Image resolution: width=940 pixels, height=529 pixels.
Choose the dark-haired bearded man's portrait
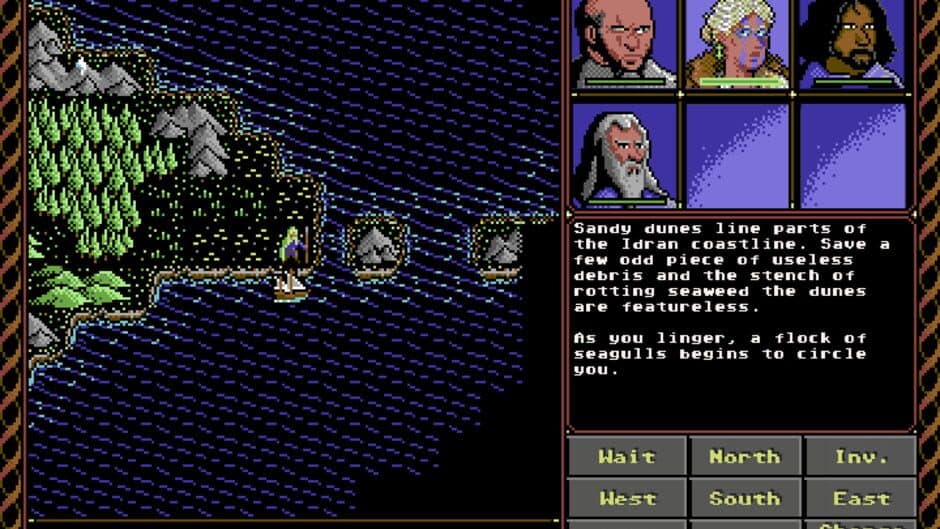852,44
